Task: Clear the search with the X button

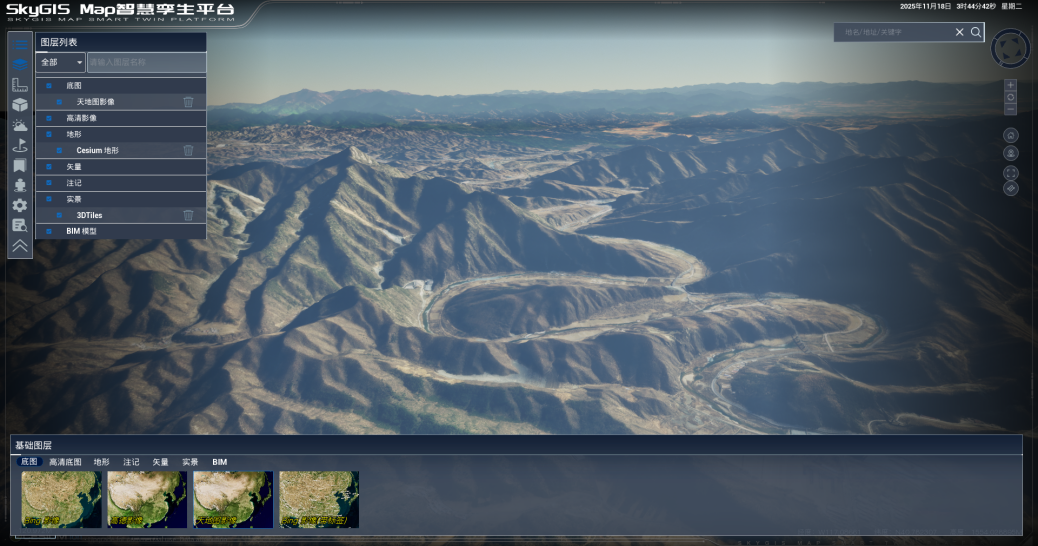Action: tap(959, 32)
